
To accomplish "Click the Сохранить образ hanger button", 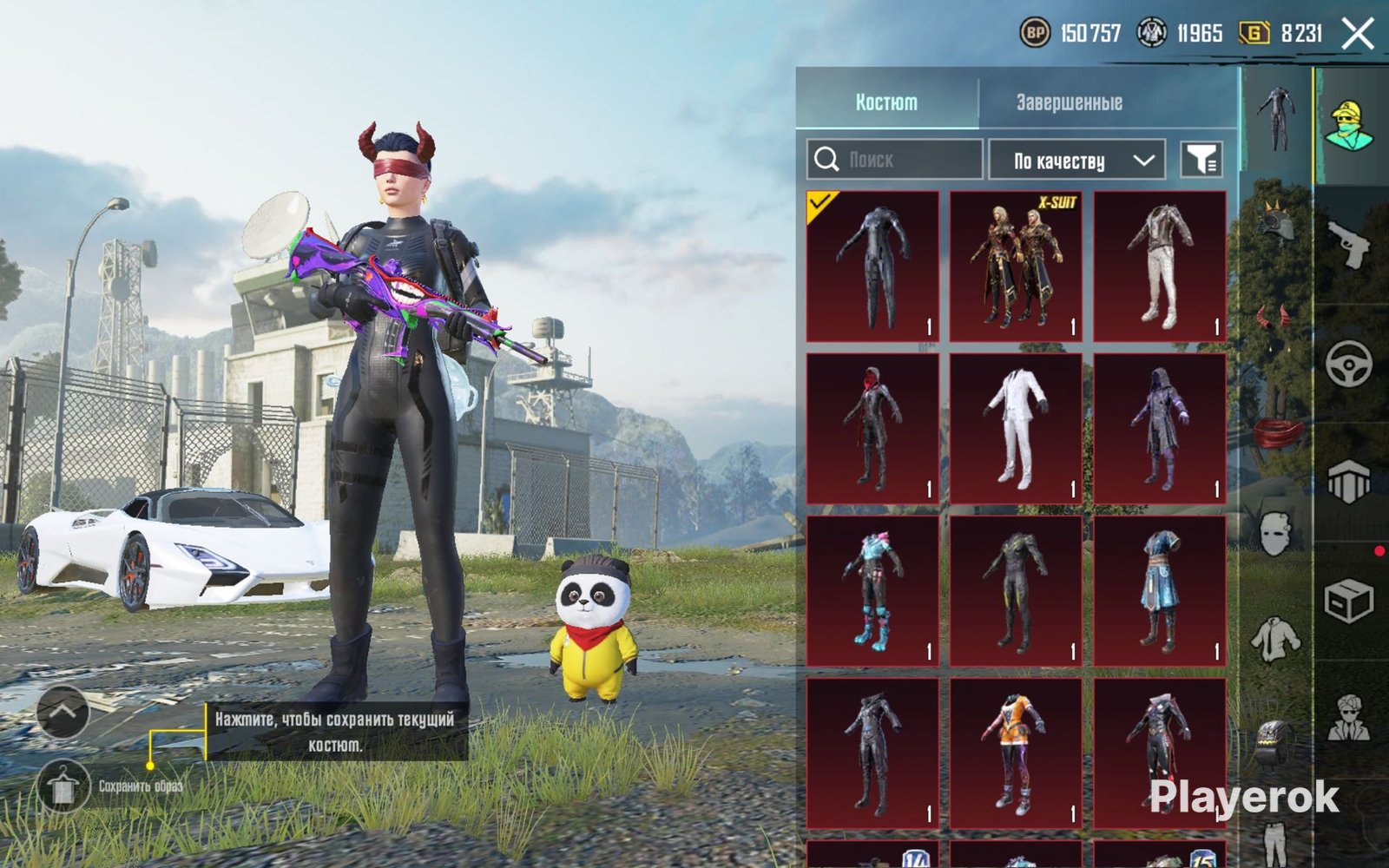I will tap(63, 786).
